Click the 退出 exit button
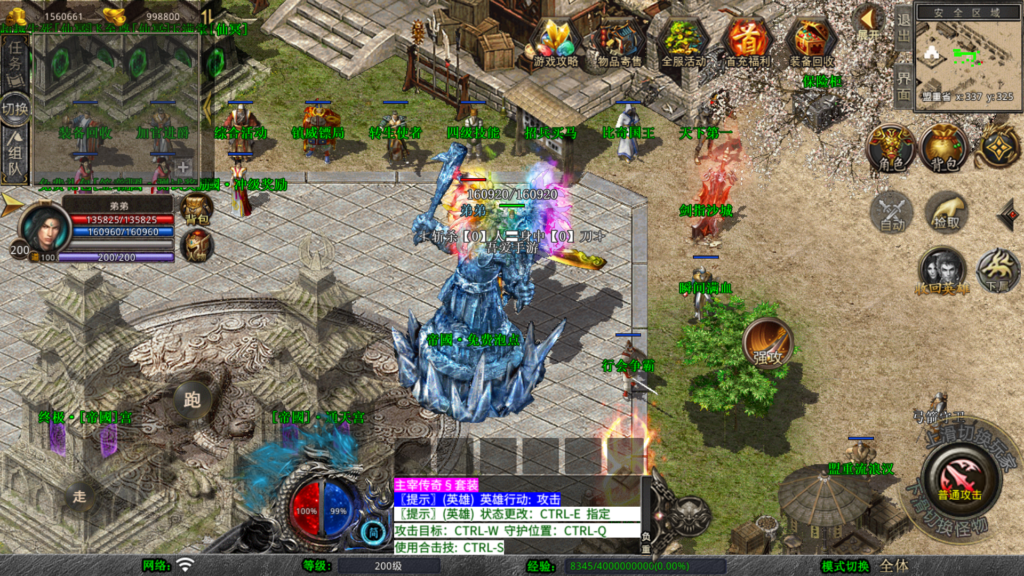 [903, 32]
